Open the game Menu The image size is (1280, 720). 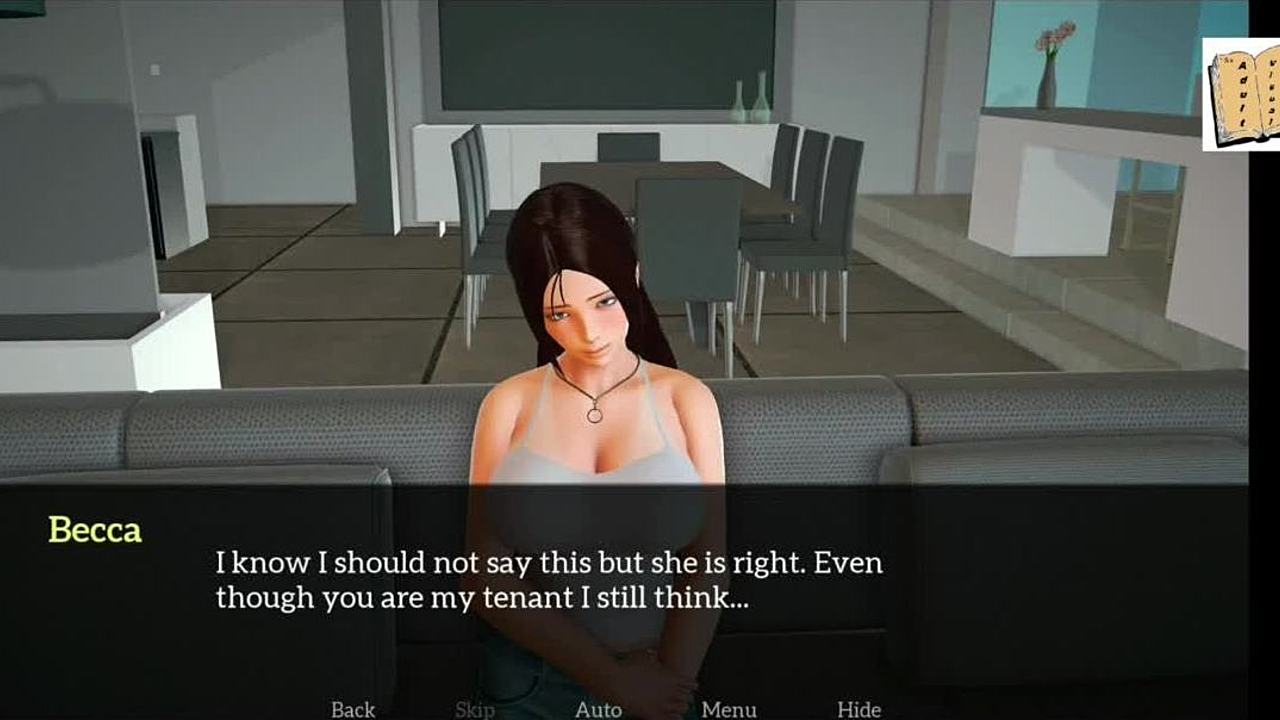point(728,709)
